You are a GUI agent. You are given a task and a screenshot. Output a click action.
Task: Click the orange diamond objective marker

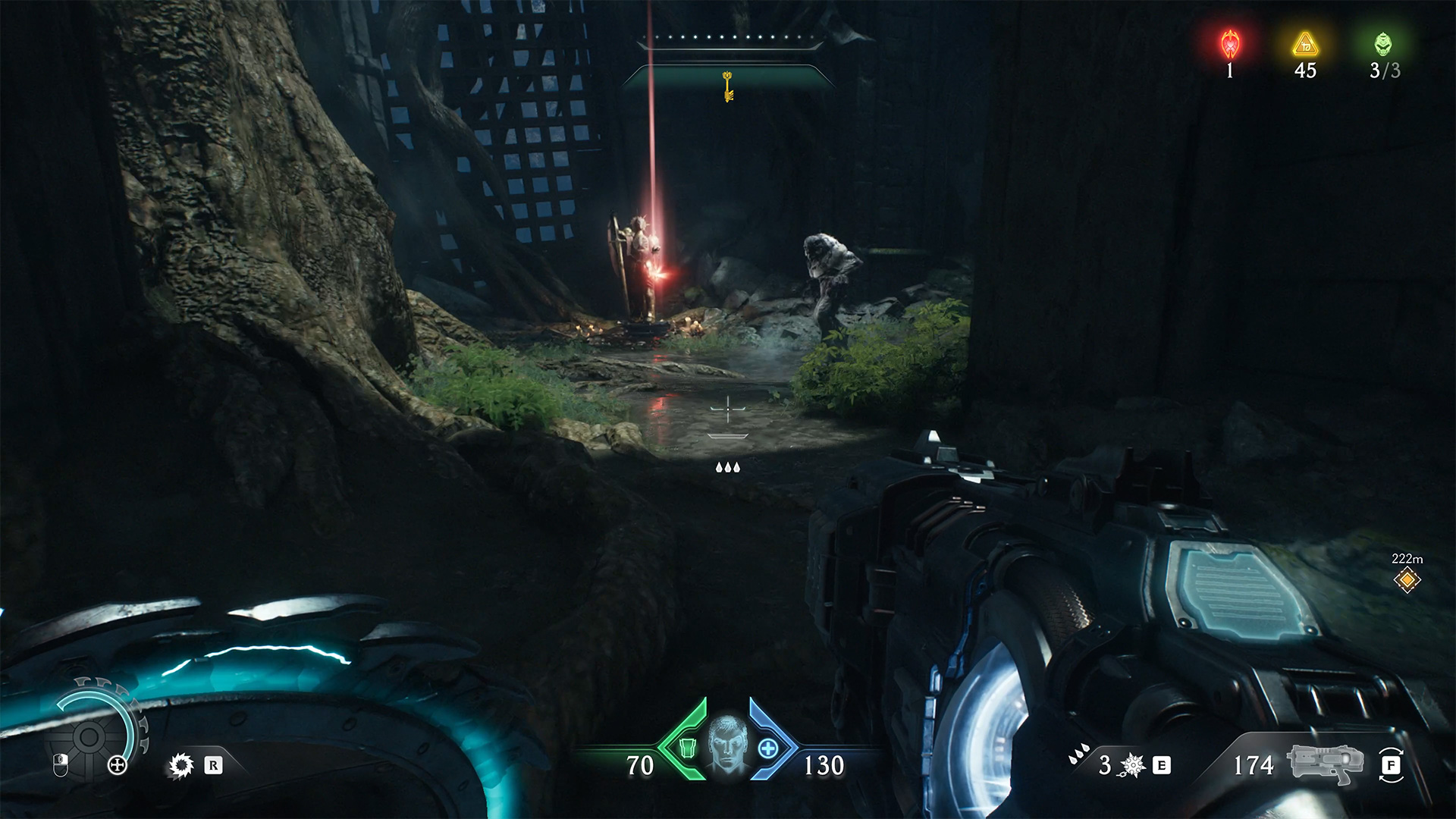[1407, 580]
